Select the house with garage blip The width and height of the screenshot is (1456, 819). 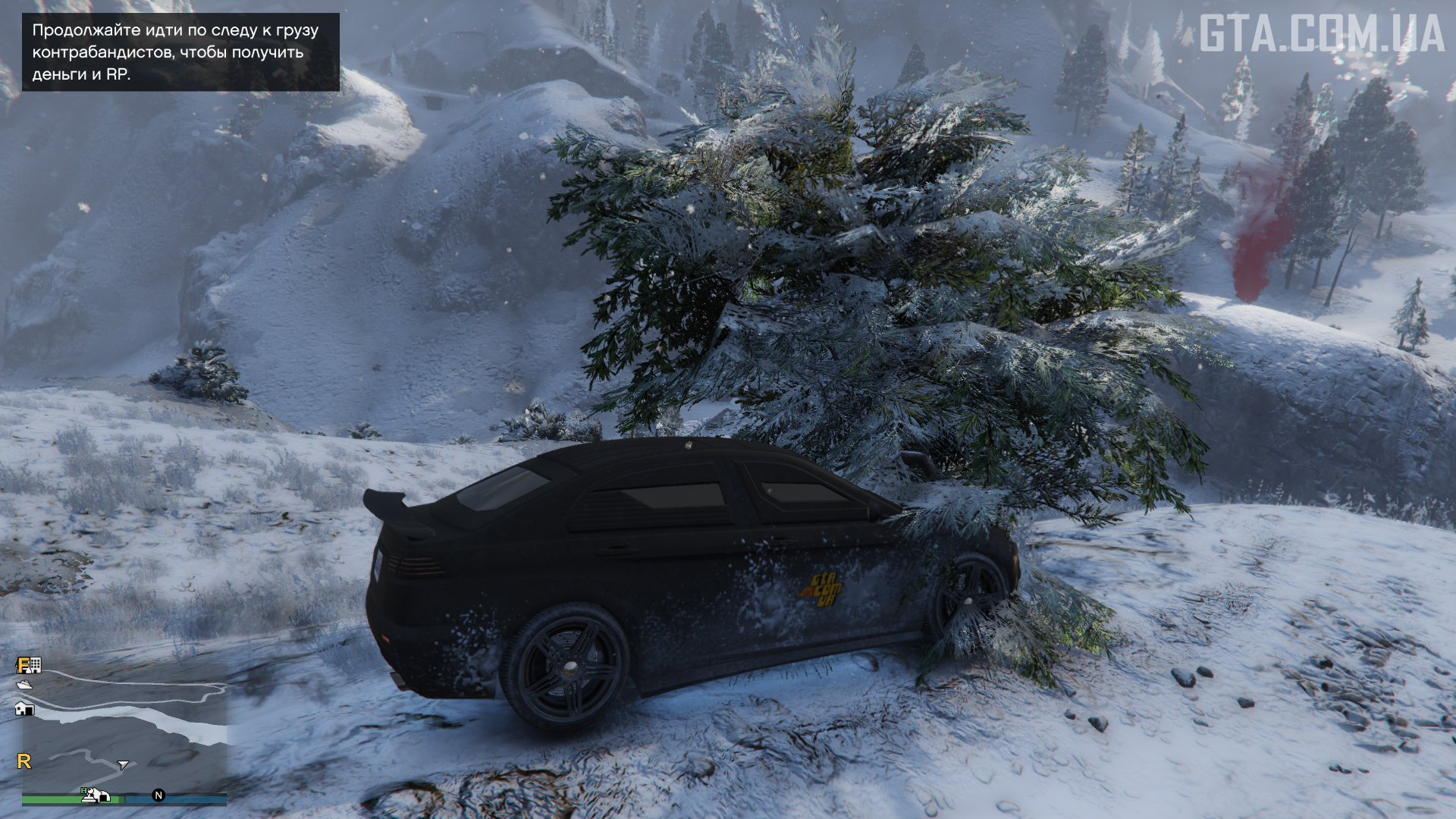(x=24, y=708)
